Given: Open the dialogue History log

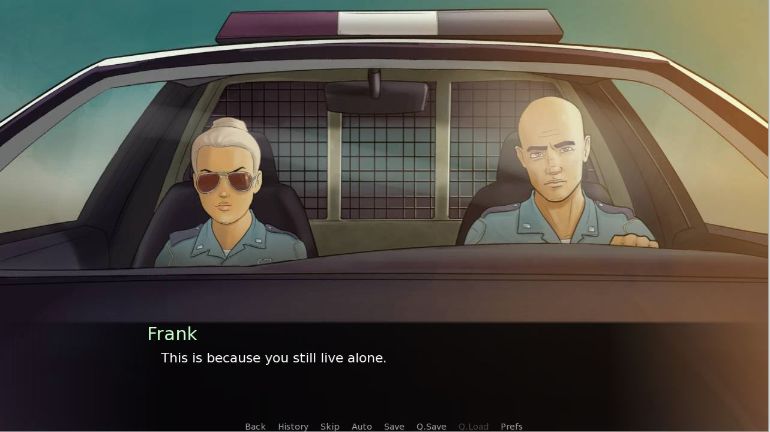Looking at the screenshot, I should (x=293, y=427).
